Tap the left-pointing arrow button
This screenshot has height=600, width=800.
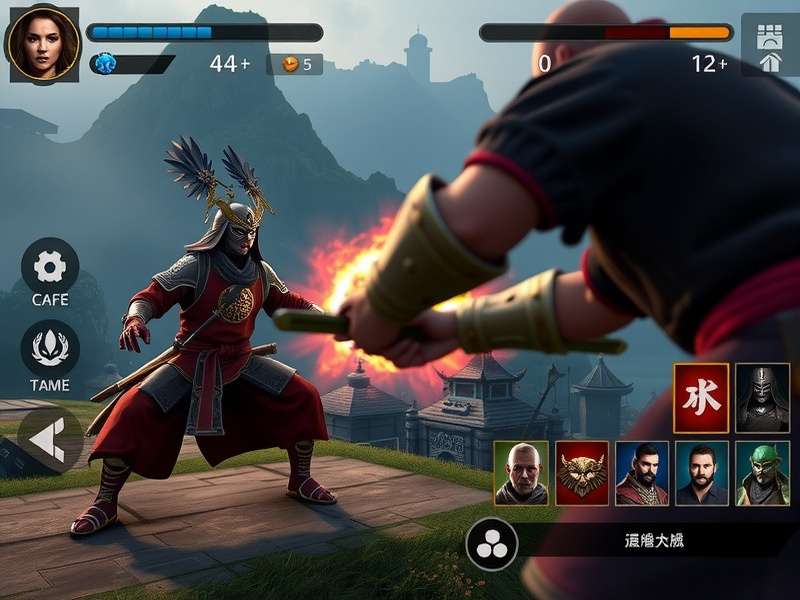point(50,440)
